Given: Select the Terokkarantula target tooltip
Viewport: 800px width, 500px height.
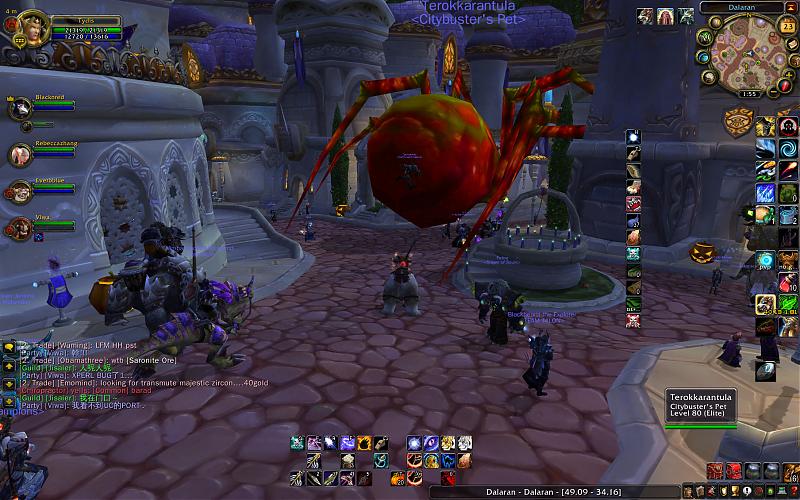Looking at the screenshot, I should pos(701,408).
